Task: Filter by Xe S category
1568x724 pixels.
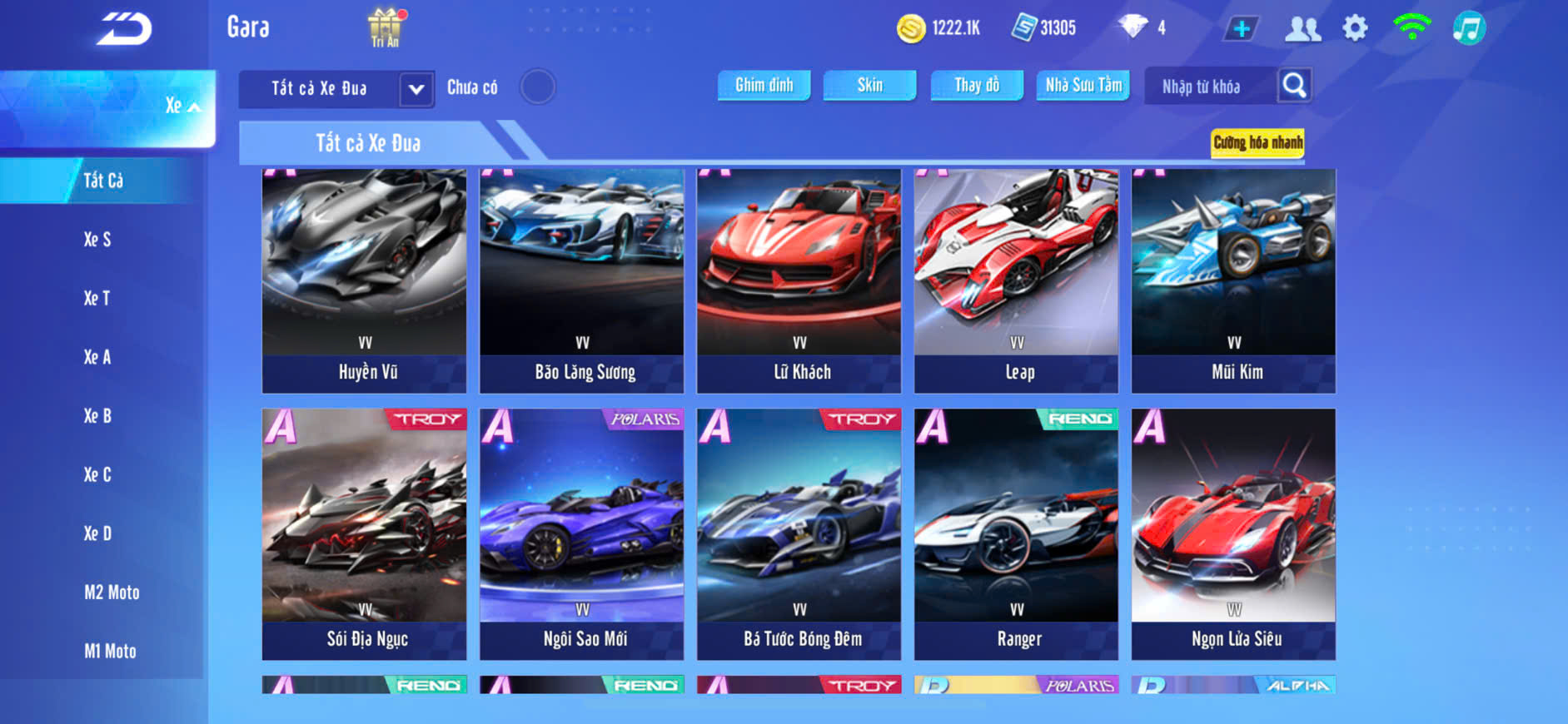Action: (x=97, y=240)
